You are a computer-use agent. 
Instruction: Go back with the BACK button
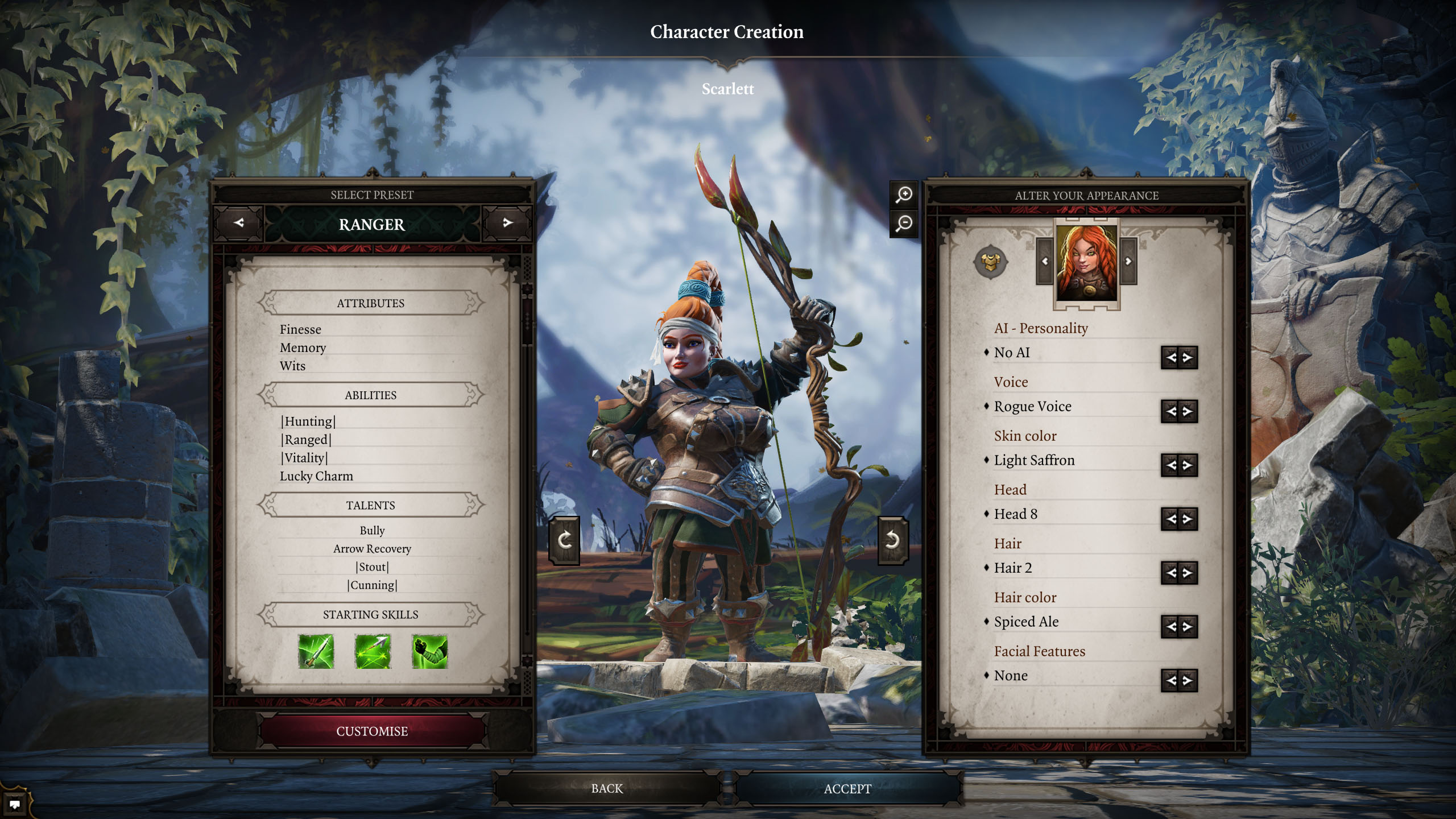coord(607,788)
